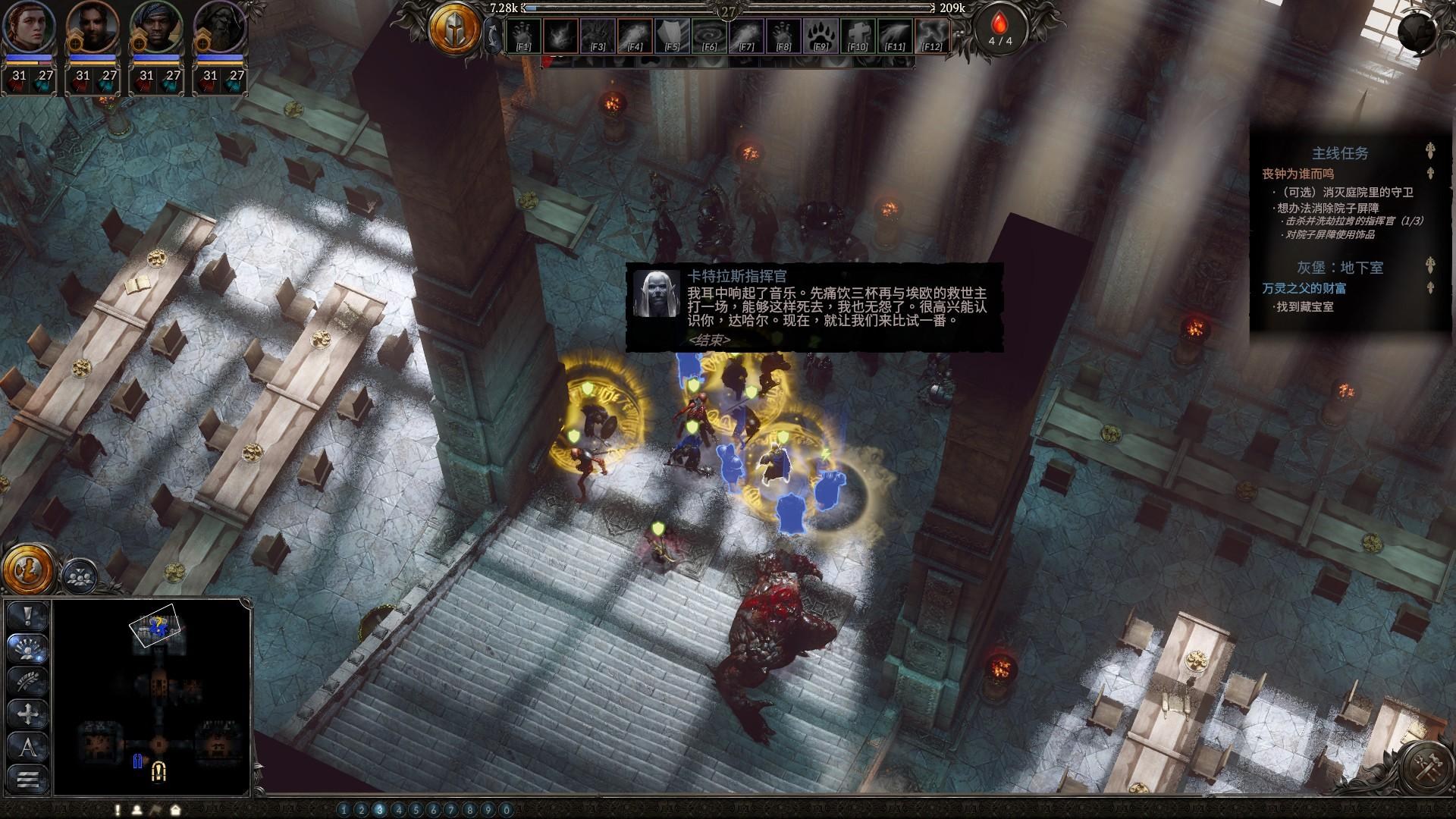The image size is (1456, 819).
Task: Cast the F10 gravestone cross spell
Action: coord(858,36)
